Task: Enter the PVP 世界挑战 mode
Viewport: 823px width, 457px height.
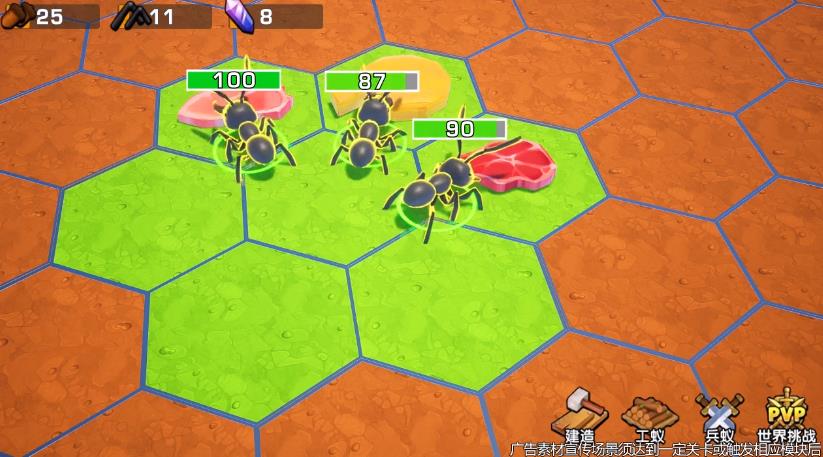Action: (785, 414)
